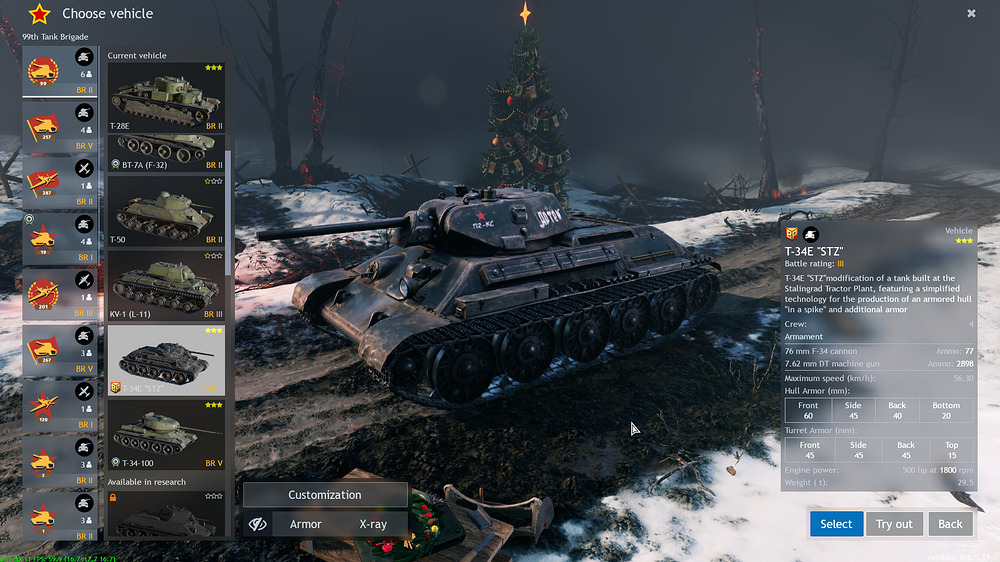Pick the T-50 vehicle card

(166, 211)
